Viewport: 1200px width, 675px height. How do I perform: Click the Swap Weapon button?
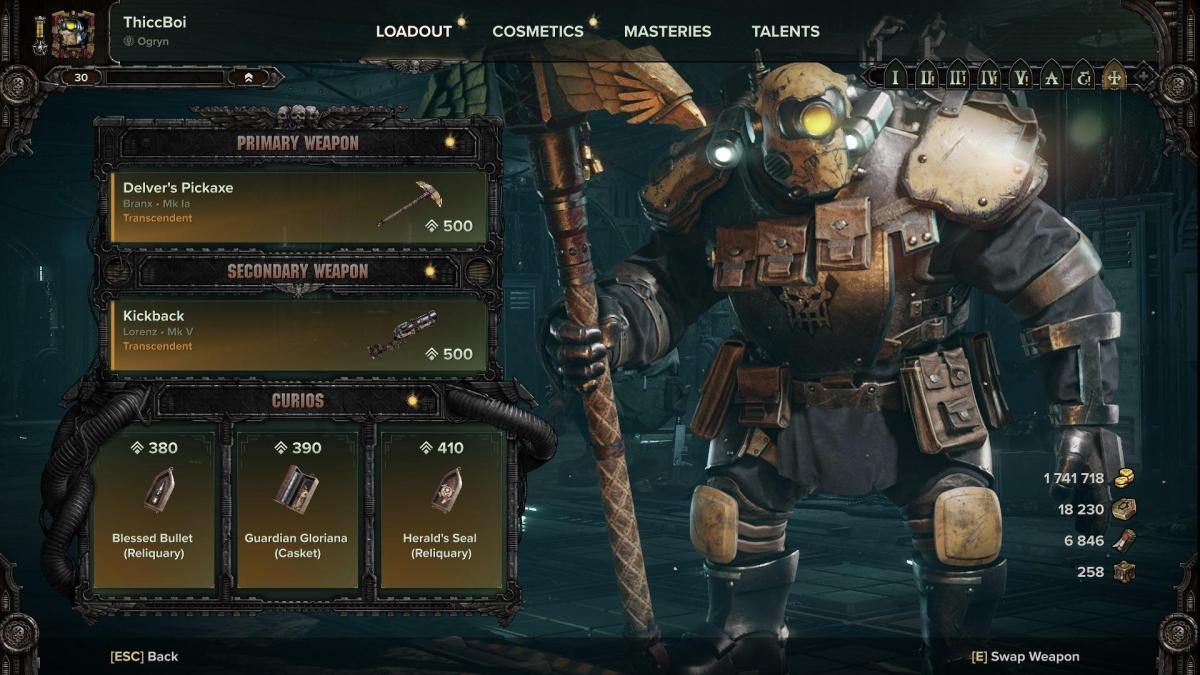coord(1025,656)
